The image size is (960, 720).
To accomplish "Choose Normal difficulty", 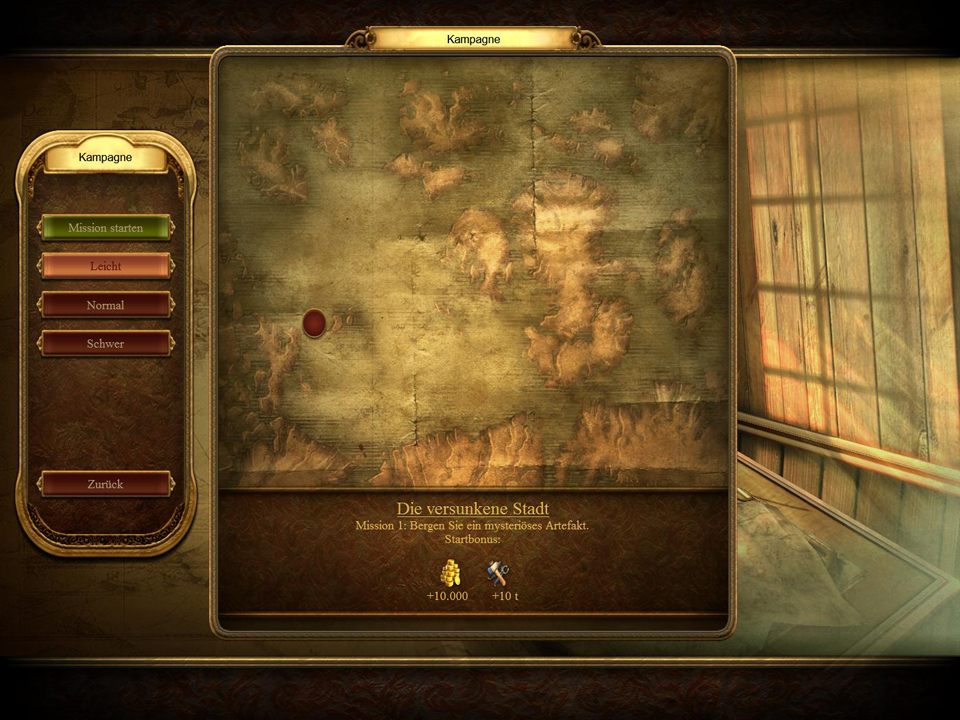I will pos(105,305).
